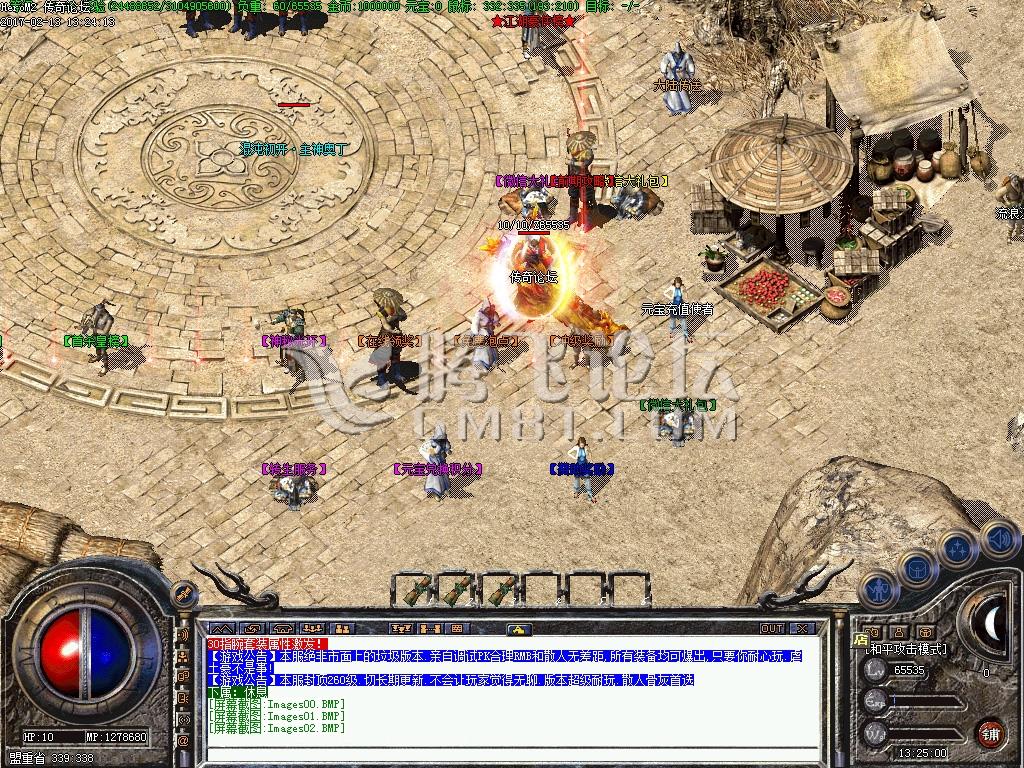
Task: Open the character status round button
Action: point(880,590)
